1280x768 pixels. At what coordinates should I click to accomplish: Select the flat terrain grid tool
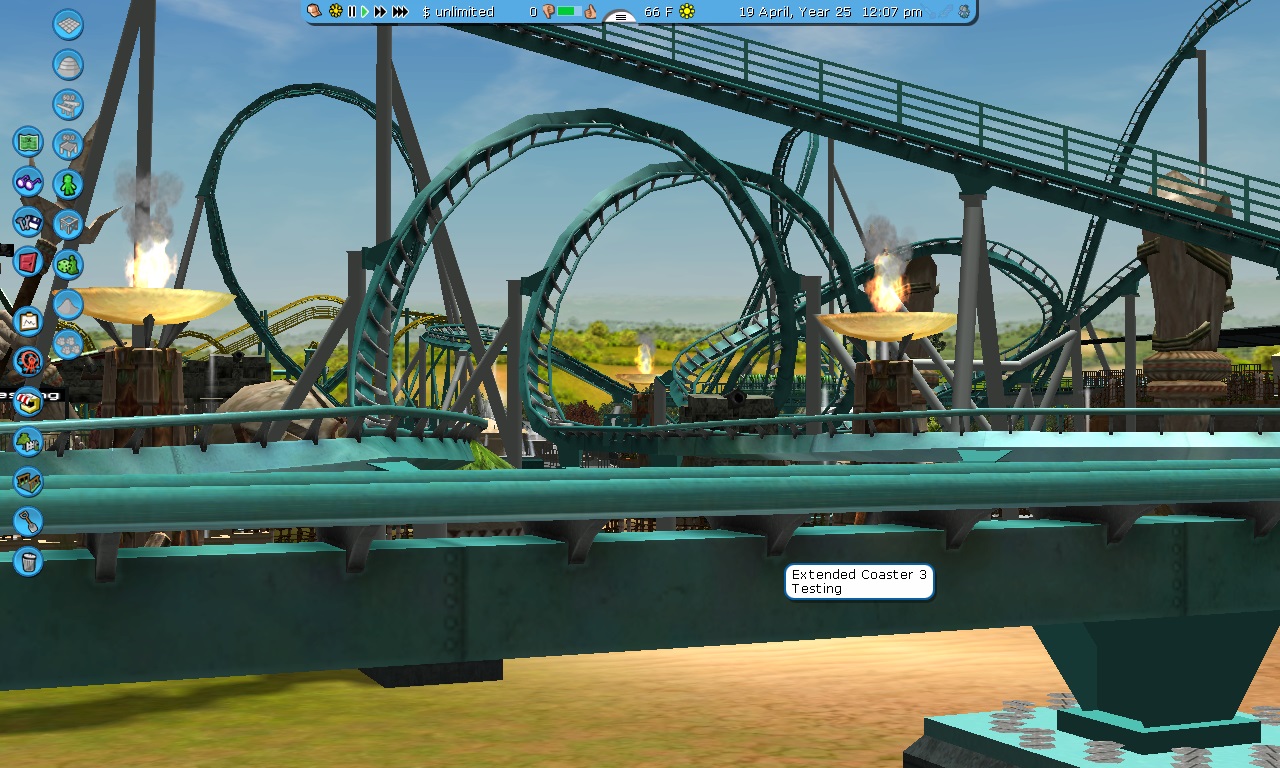pyautogui.click(x=68, y=24)
